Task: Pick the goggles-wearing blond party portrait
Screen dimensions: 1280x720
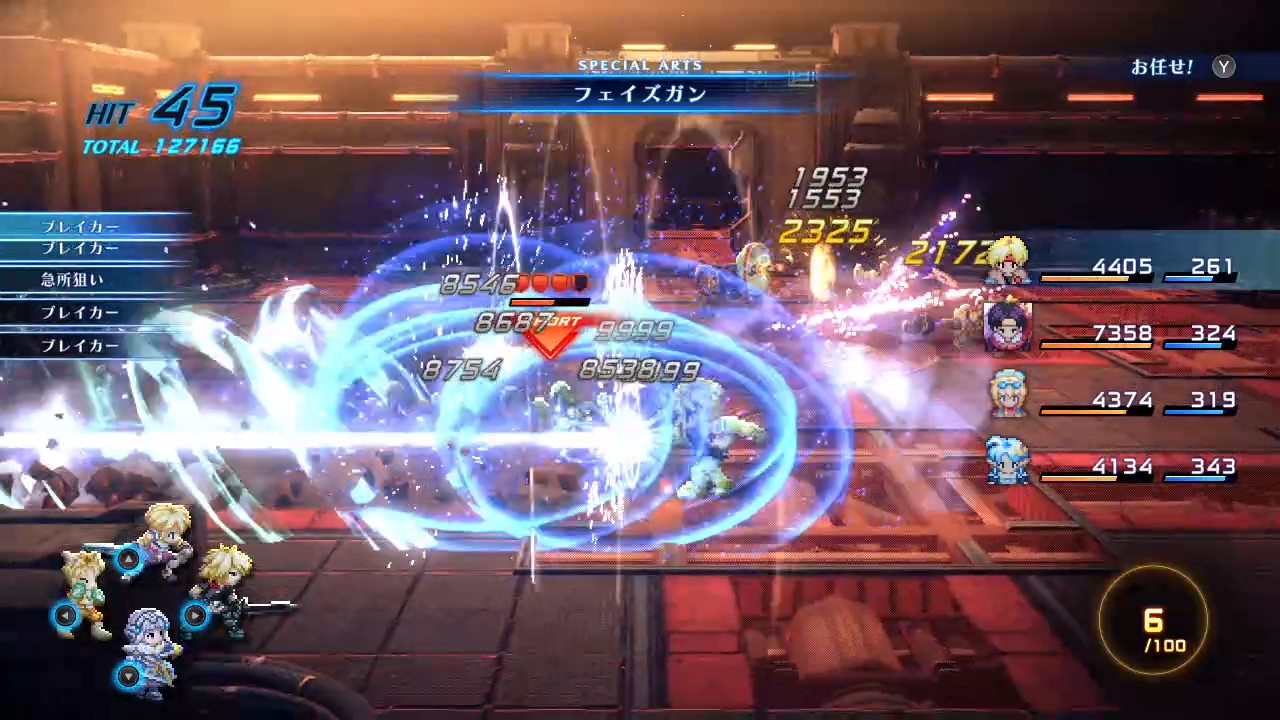Action: (x=1007, y=393)
